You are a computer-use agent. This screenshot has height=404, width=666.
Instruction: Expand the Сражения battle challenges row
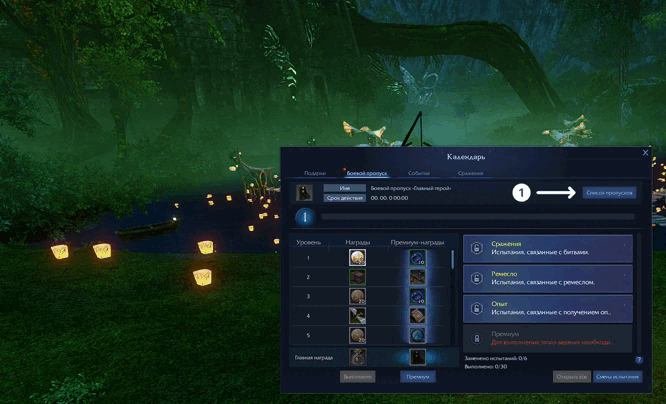(x=547, y=248)
